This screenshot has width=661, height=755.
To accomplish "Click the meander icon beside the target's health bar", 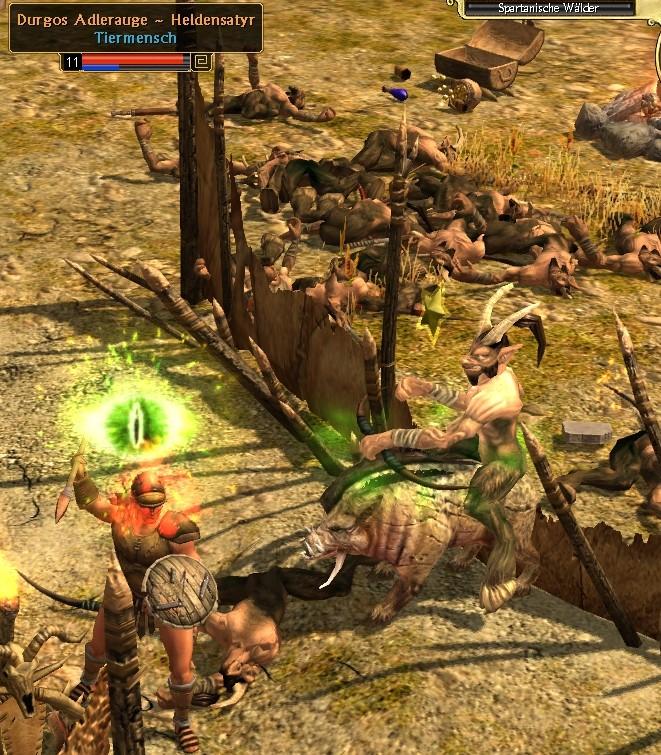I will (x=203, y=62).
